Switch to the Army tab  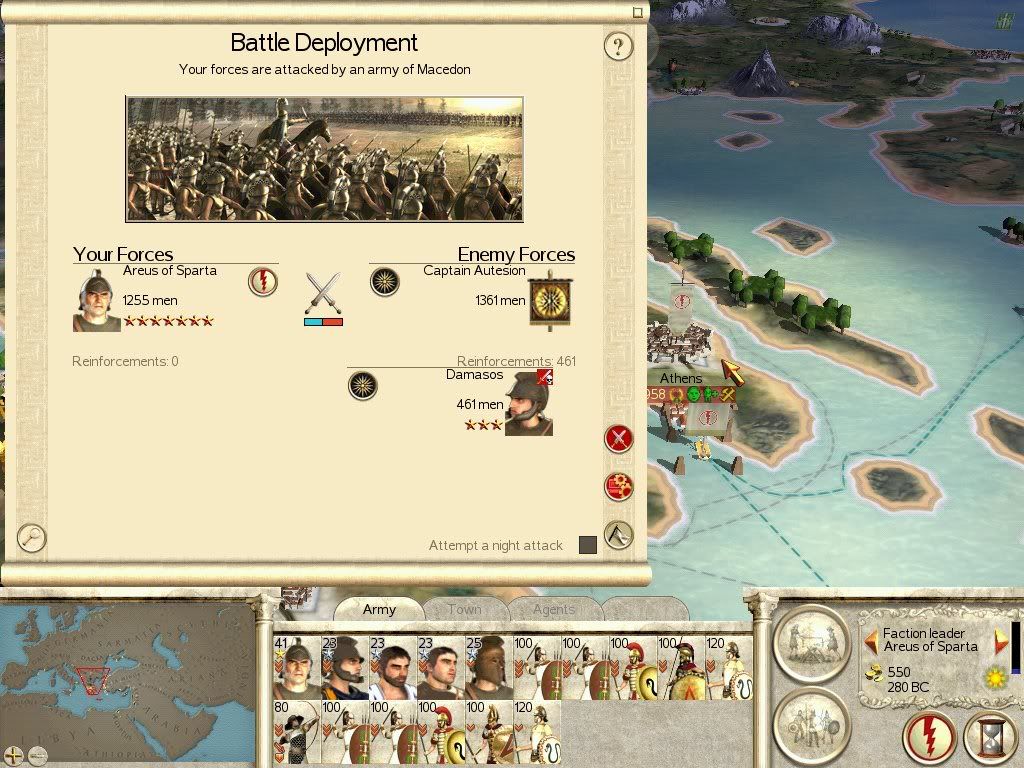379,609
